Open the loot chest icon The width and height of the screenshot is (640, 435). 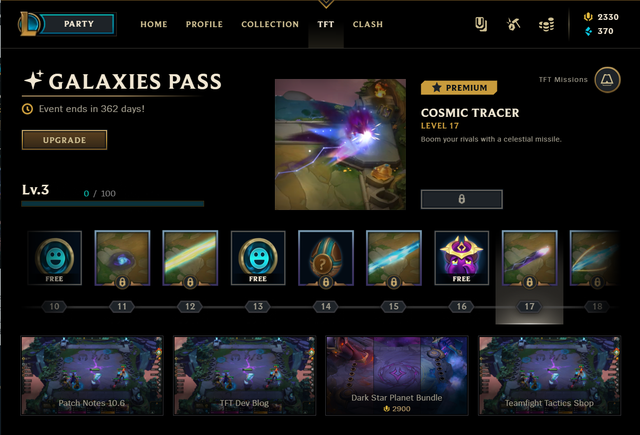pos(513,24)
